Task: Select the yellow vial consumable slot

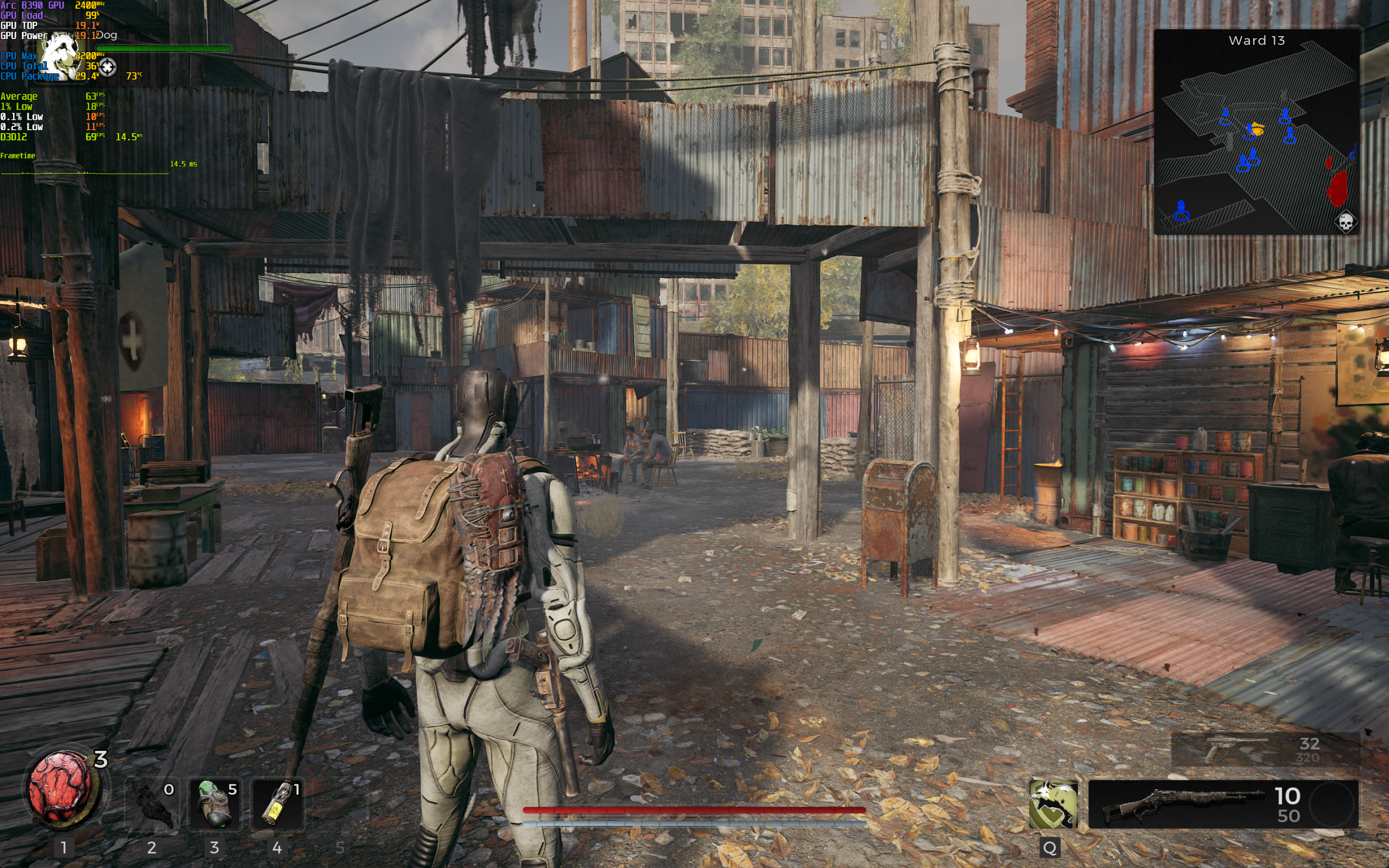Action: (x=277, y=805)
